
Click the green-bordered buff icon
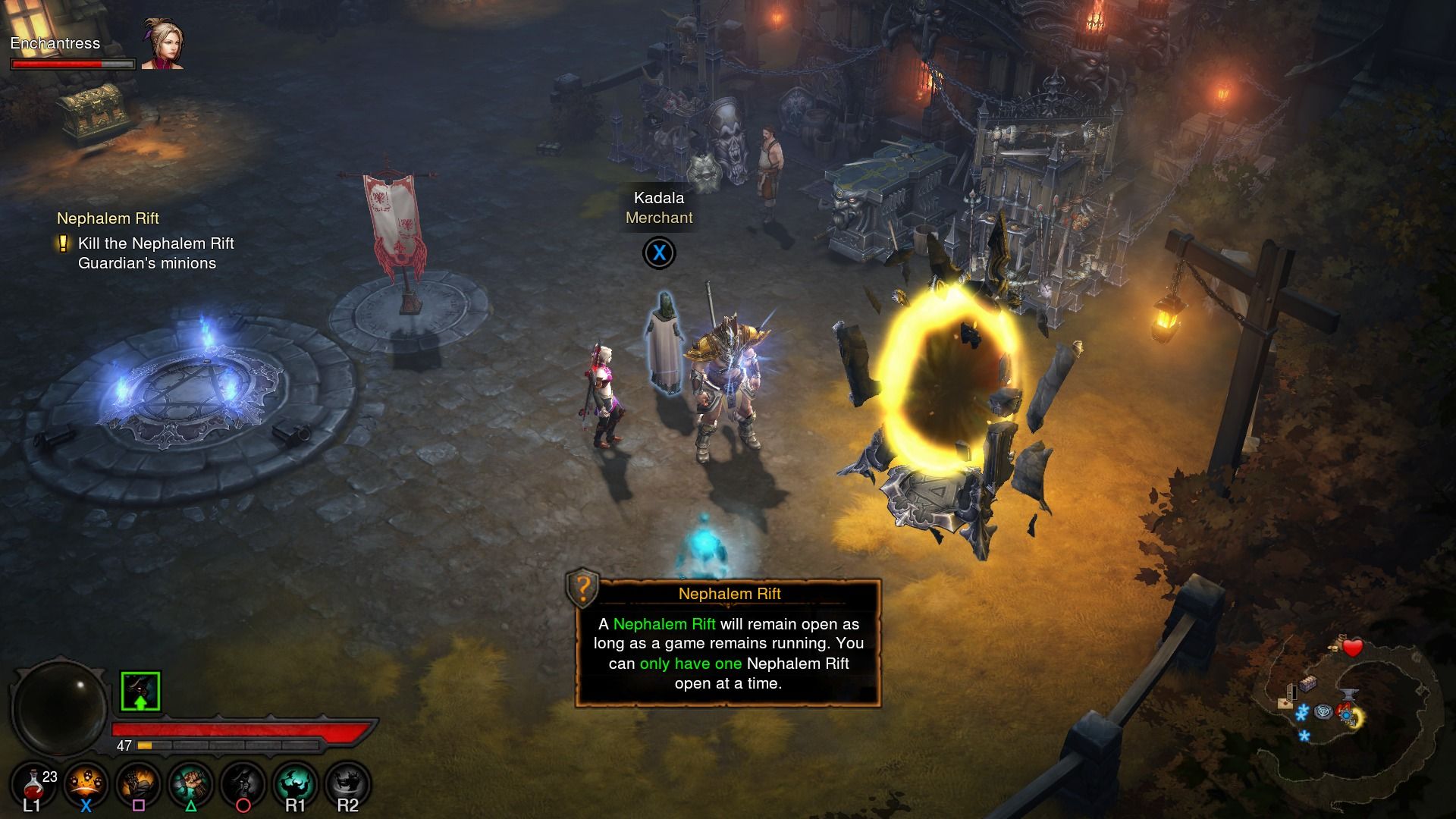[x=140, y=692]
